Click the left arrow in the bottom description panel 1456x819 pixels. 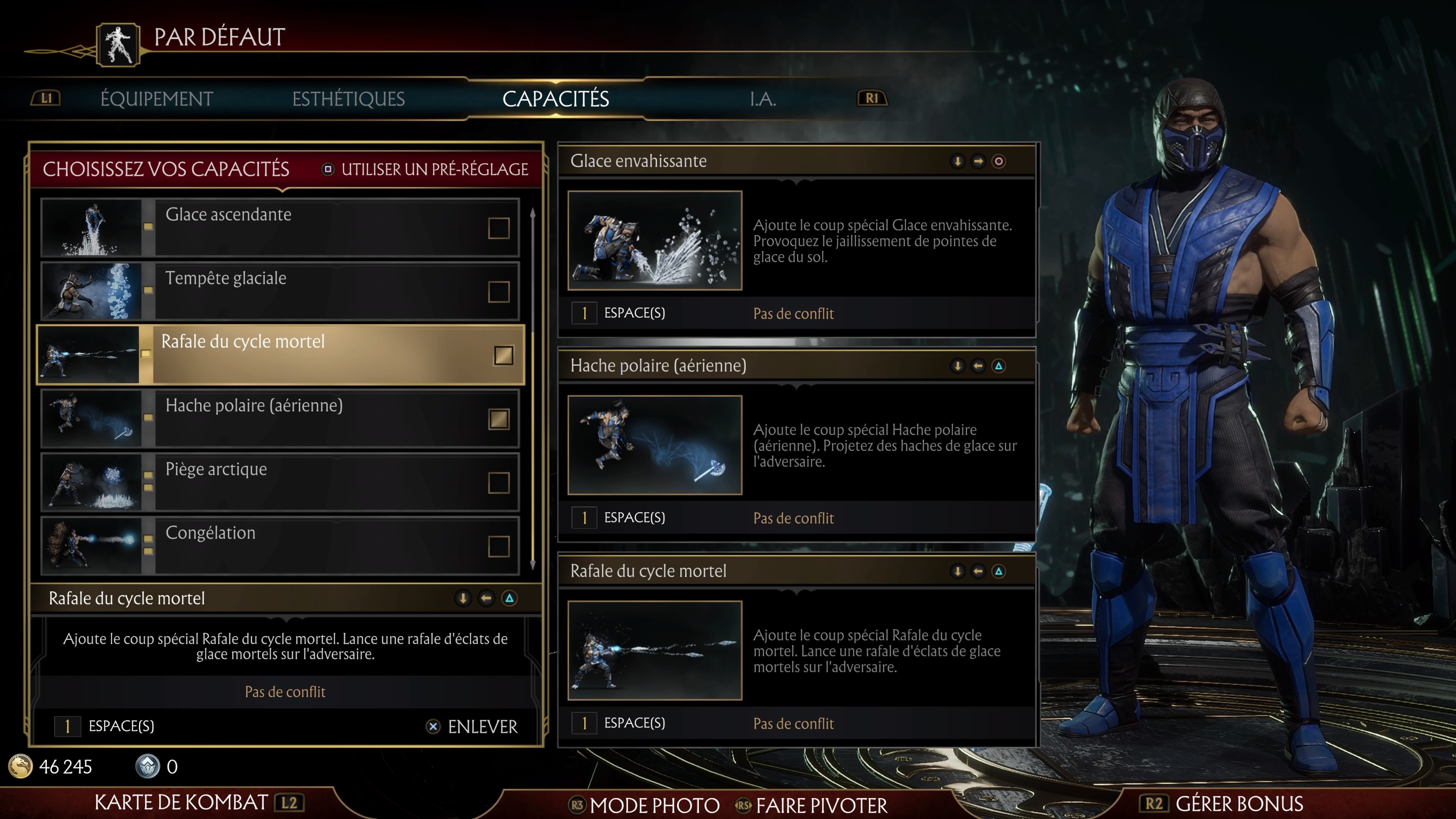click(x=485, y=598)
